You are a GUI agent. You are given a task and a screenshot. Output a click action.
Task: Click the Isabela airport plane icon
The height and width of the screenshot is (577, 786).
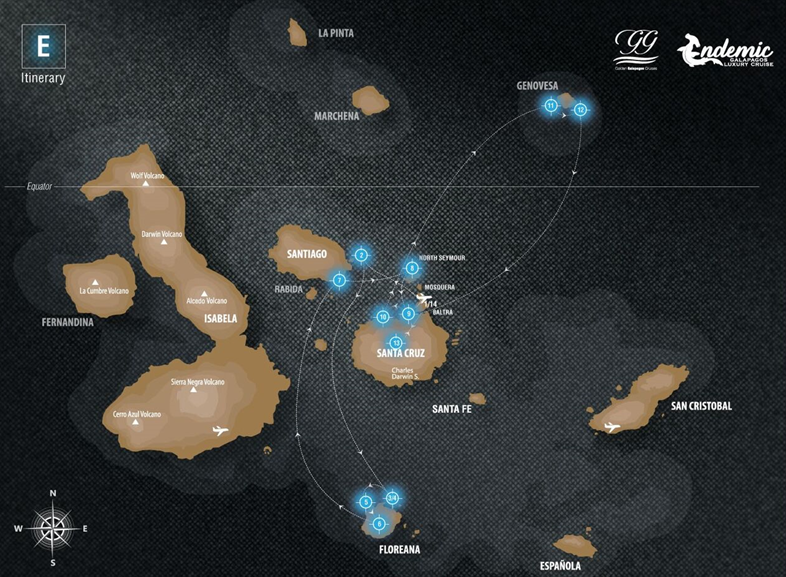(221, 431)
